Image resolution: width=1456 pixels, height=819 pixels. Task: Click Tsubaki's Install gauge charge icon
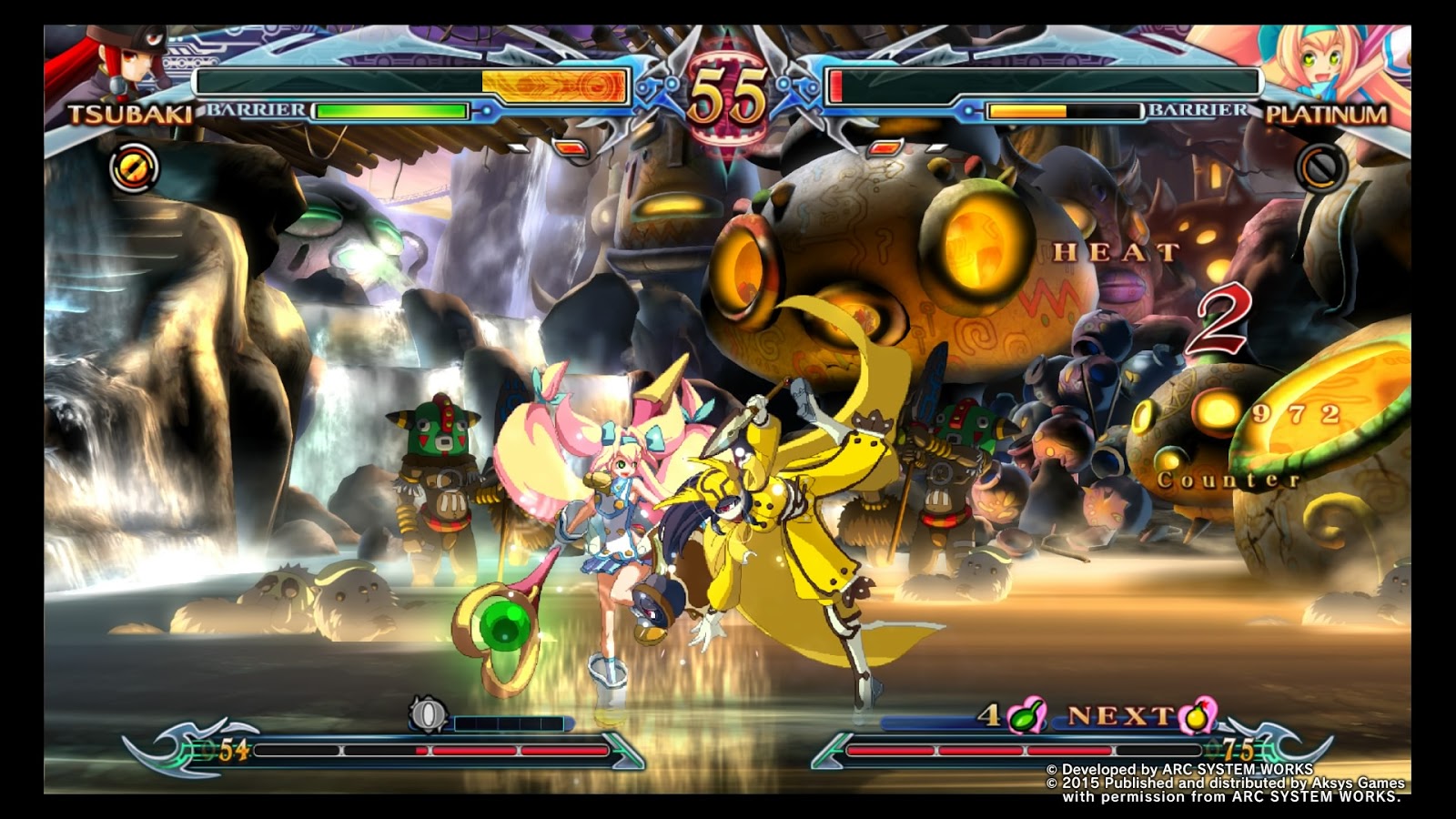pyautogui.click(x=427, y=715)
